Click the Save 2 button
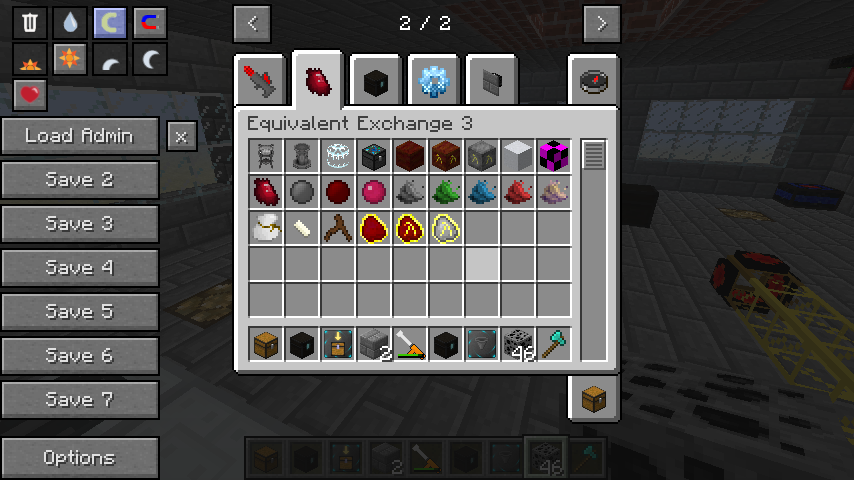 coord(80,180)
